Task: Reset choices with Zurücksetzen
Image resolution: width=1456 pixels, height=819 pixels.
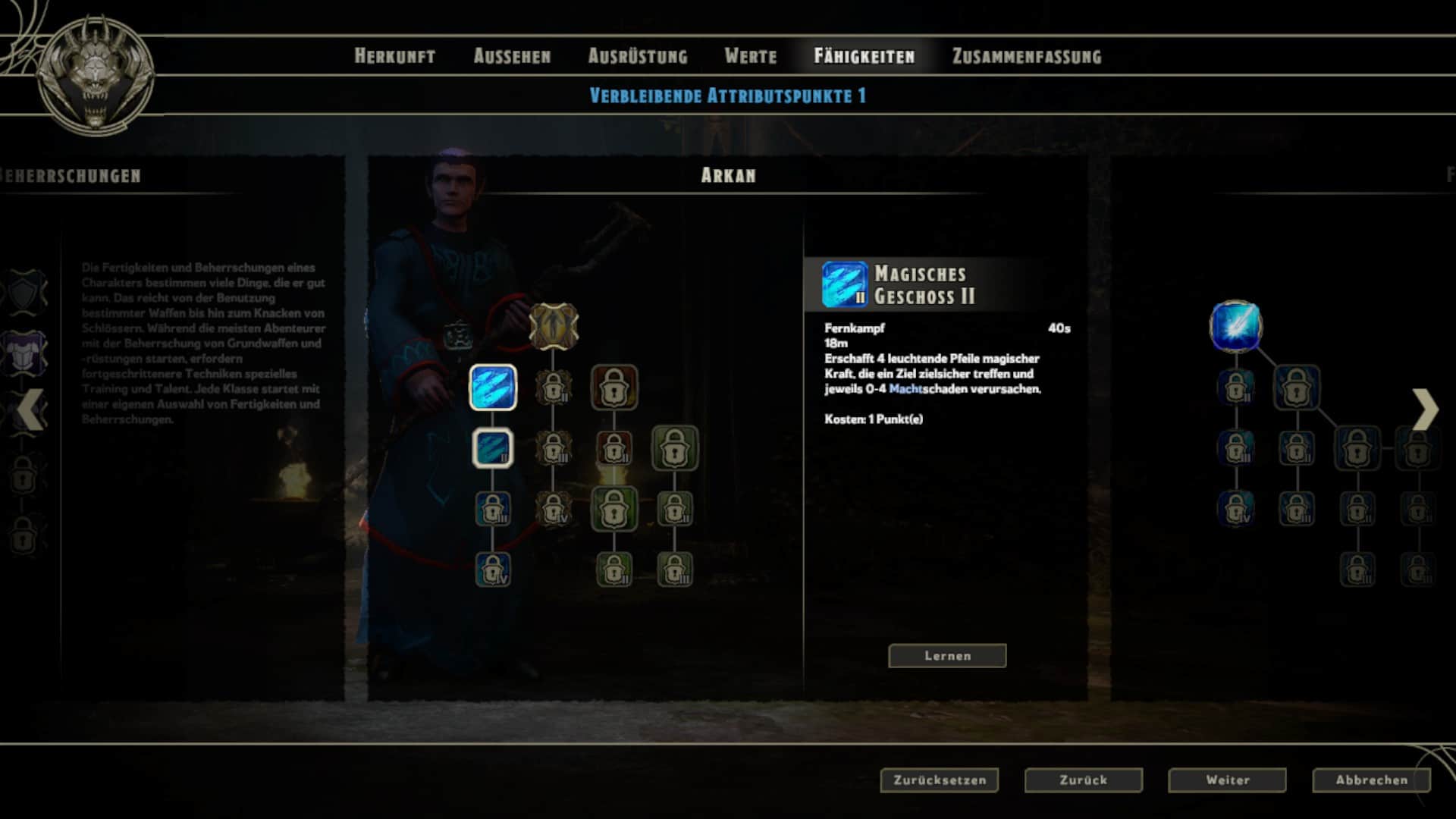Action: (x=939, y=780)
